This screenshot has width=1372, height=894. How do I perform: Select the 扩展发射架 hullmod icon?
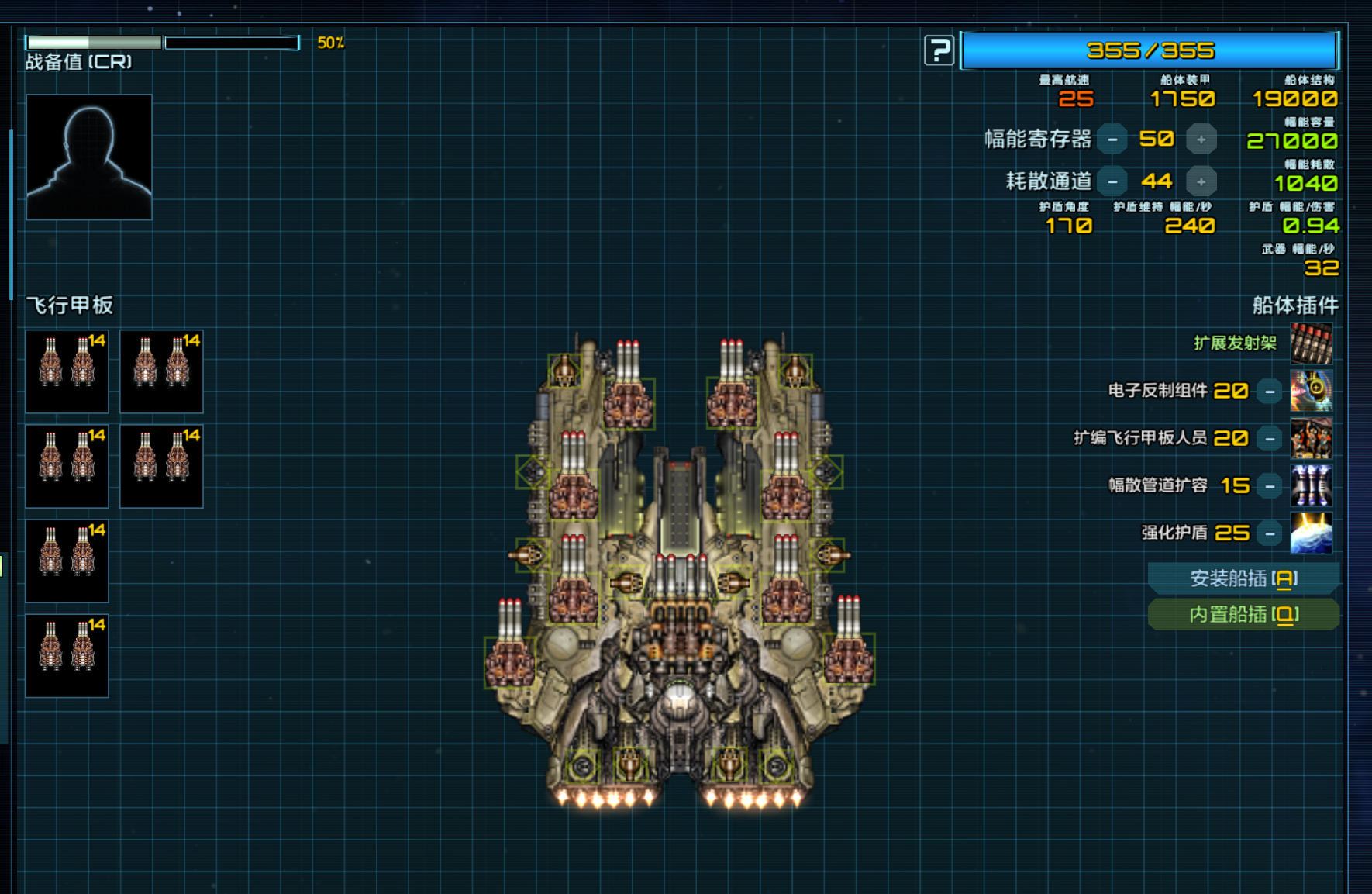(1311, 343)
